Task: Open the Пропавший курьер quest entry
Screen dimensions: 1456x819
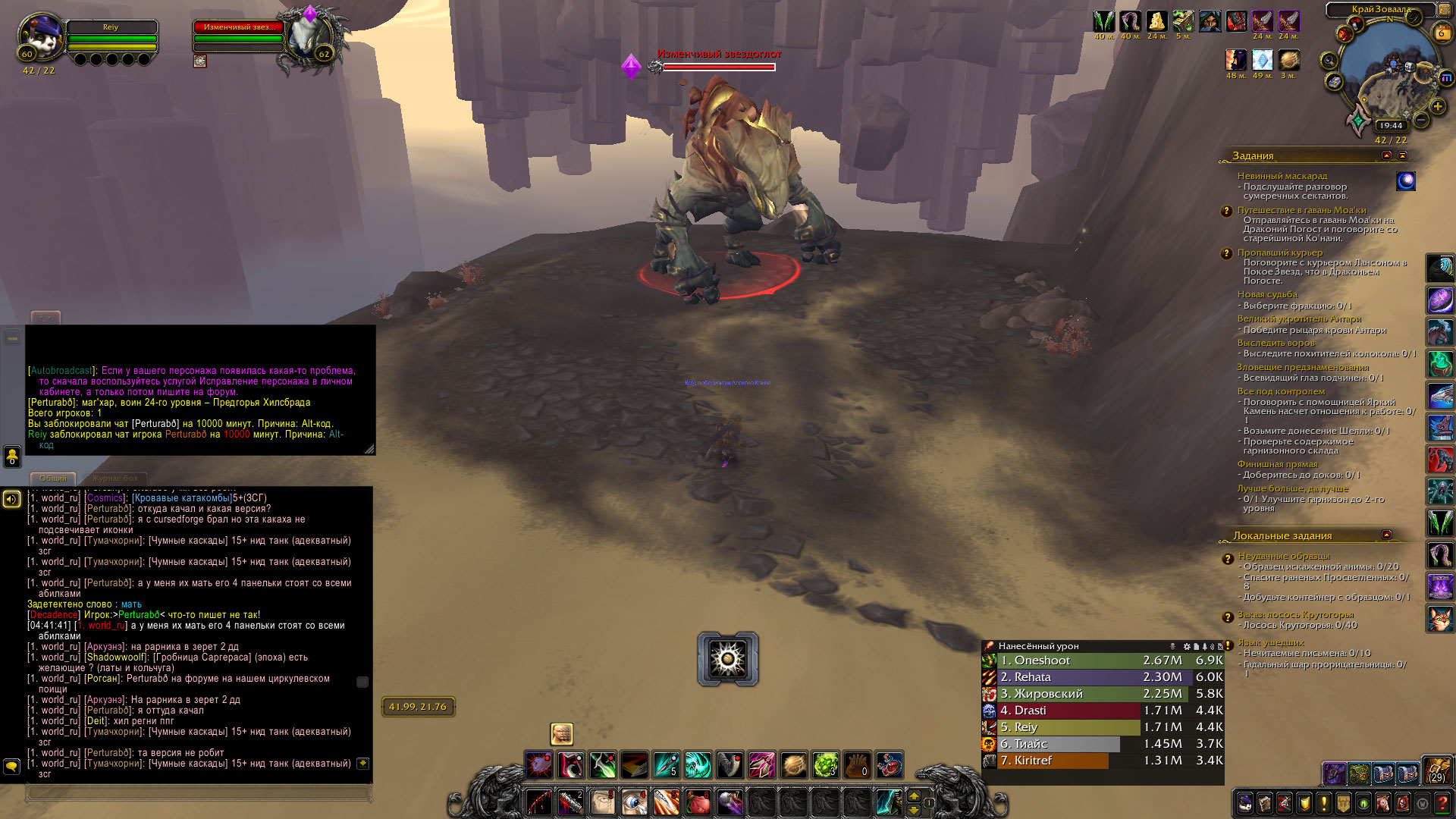Action: pos(1279,253)
